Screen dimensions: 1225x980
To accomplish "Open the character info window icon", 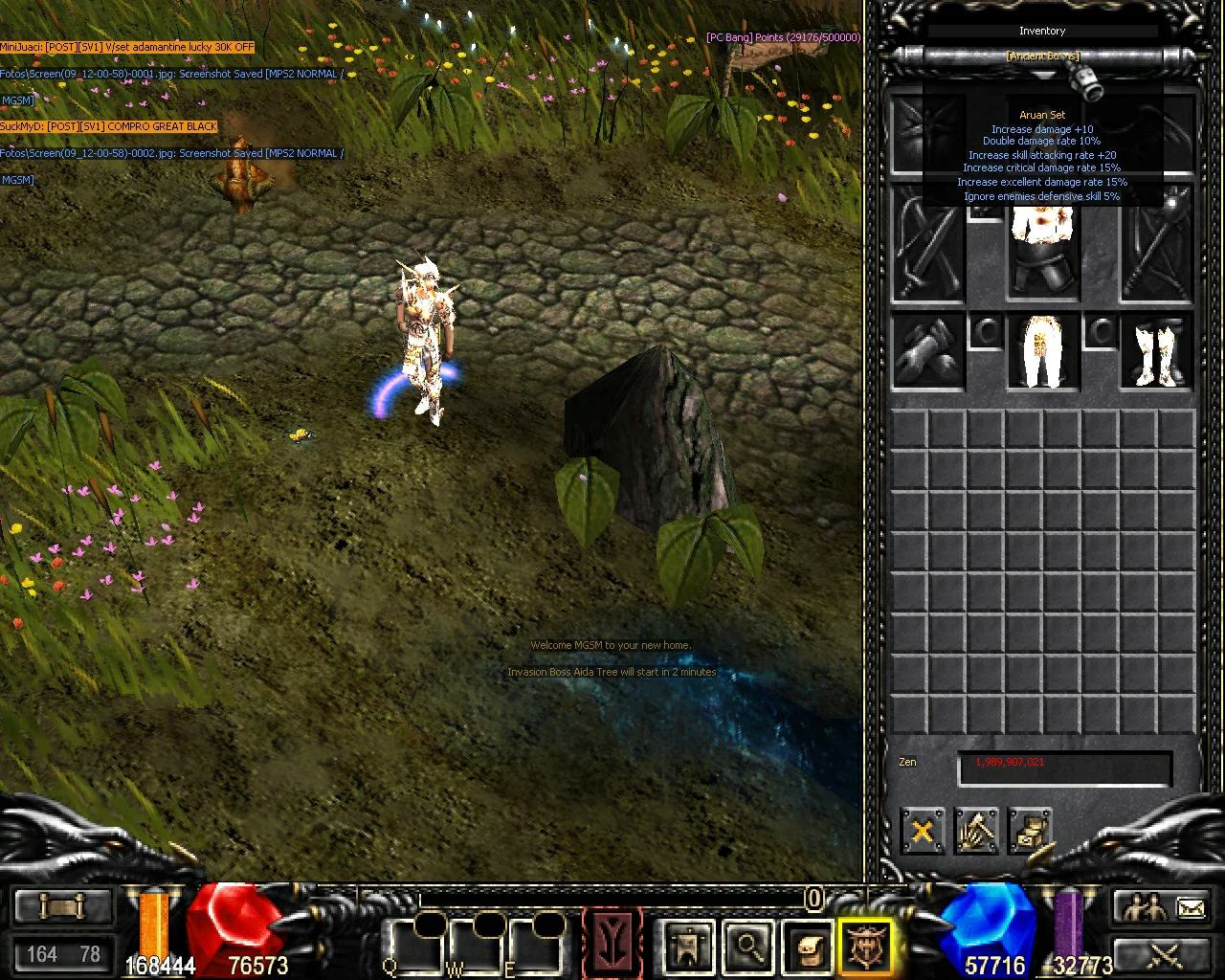I will coord(686,947).
